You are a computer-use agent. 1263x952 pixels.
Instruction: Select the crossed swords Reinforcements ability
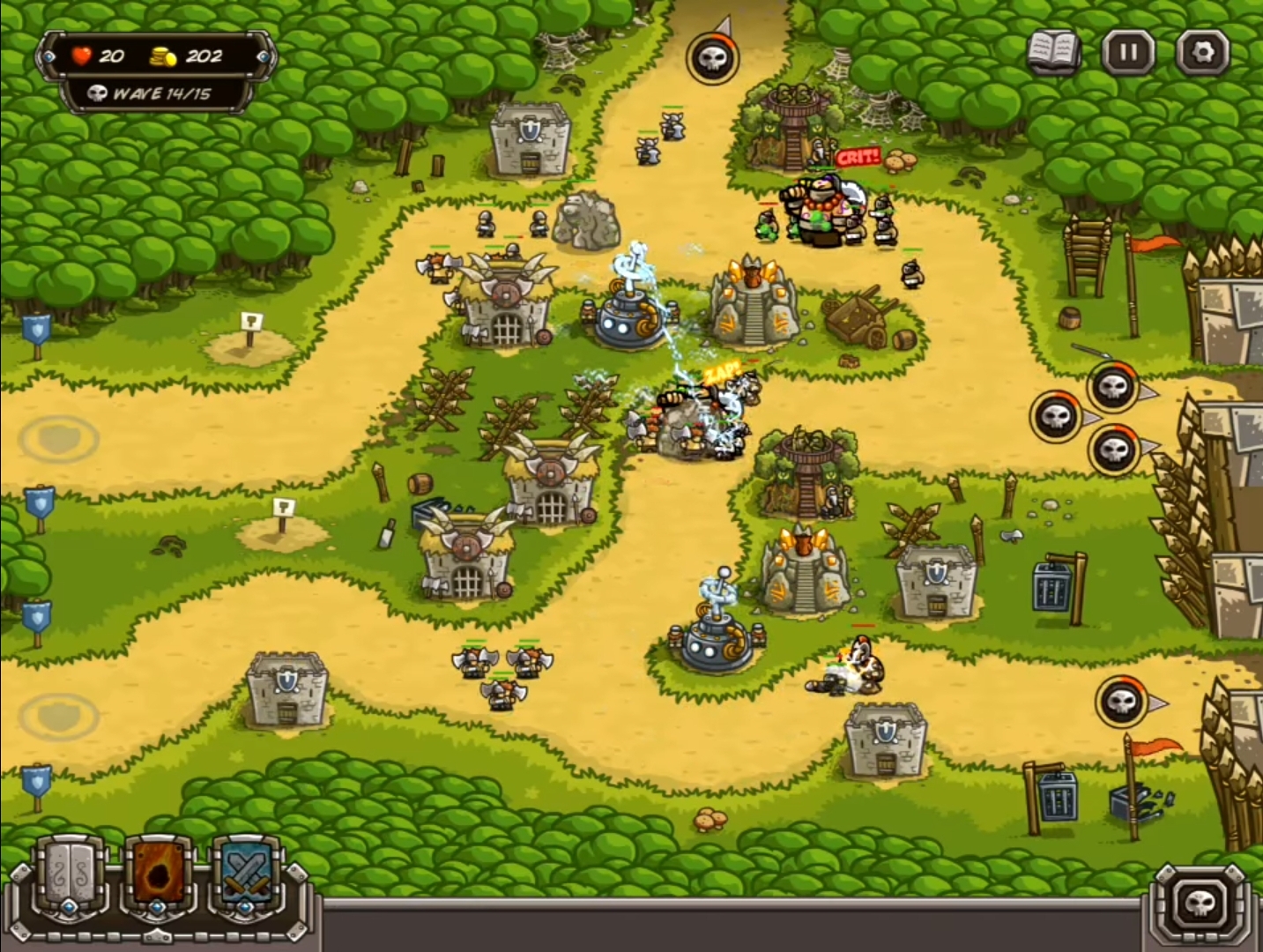[x=248, y=878]
